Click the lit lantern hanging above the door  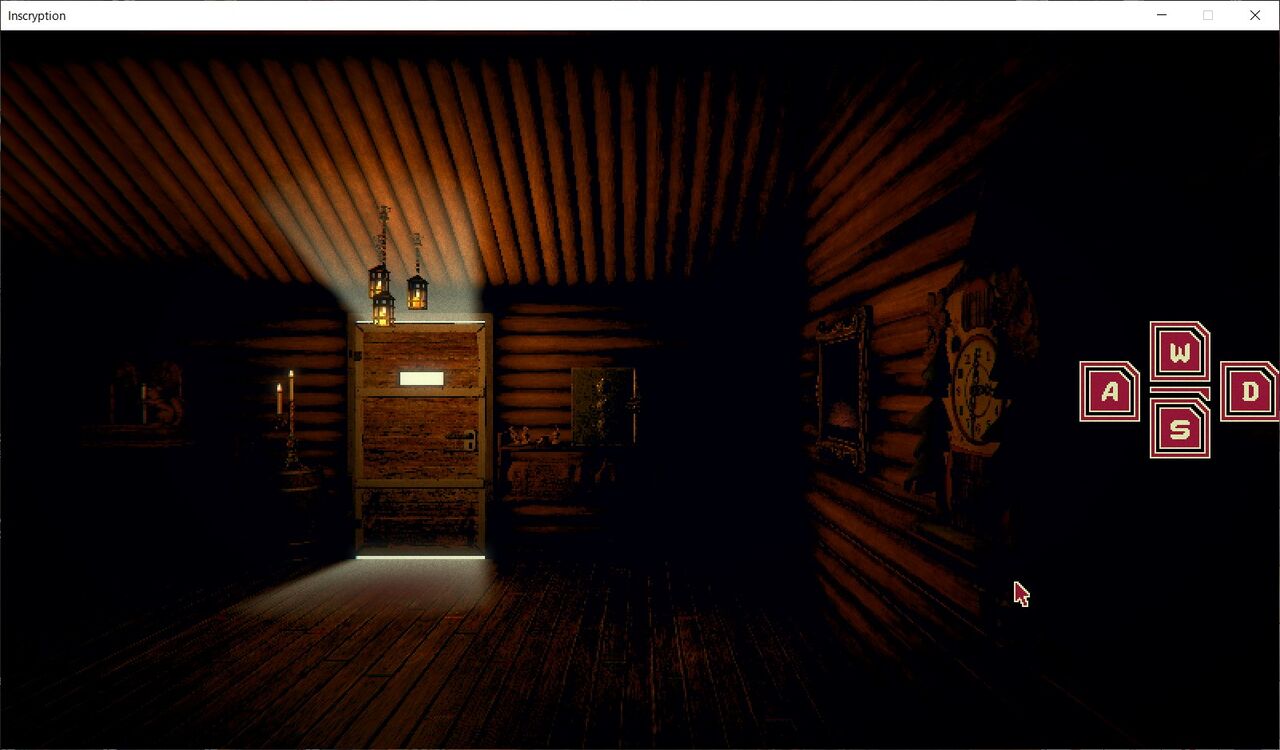(383, 300)
